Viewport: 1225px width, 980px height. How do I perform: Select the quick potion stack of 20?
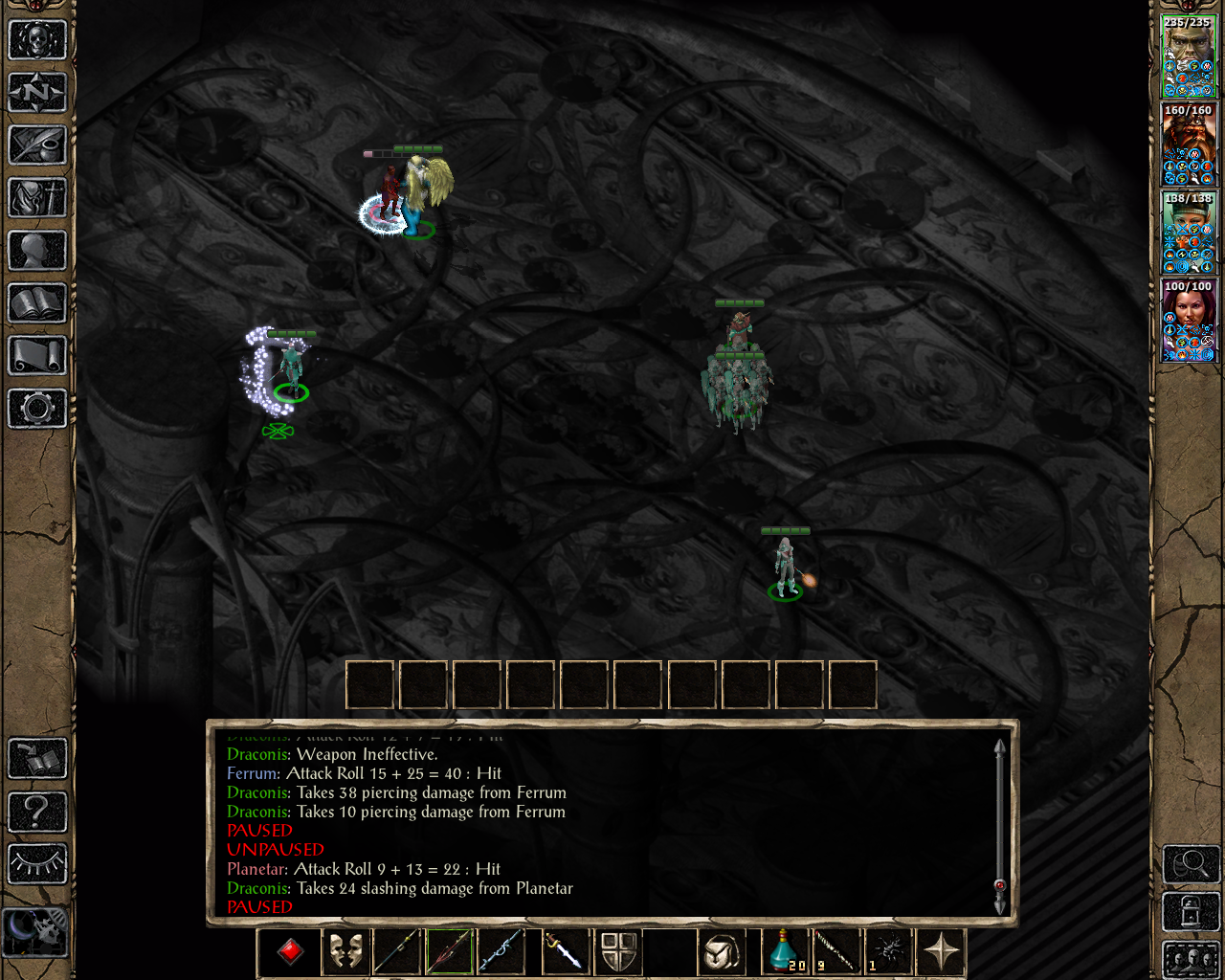click(x=784, y=952)
